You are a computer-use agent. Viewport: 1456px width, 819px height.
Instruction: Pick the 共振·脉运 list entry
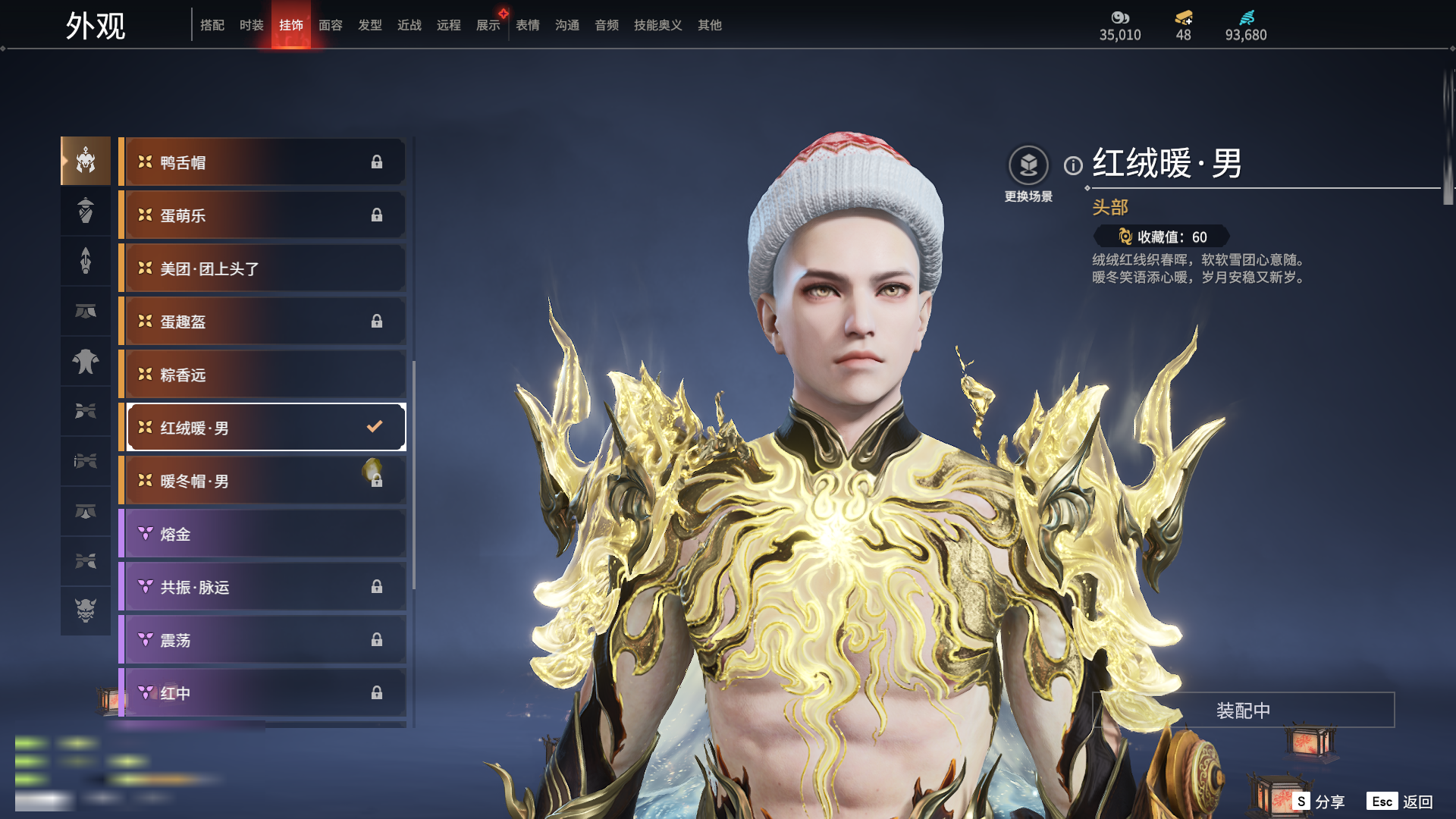pos(263,587)
